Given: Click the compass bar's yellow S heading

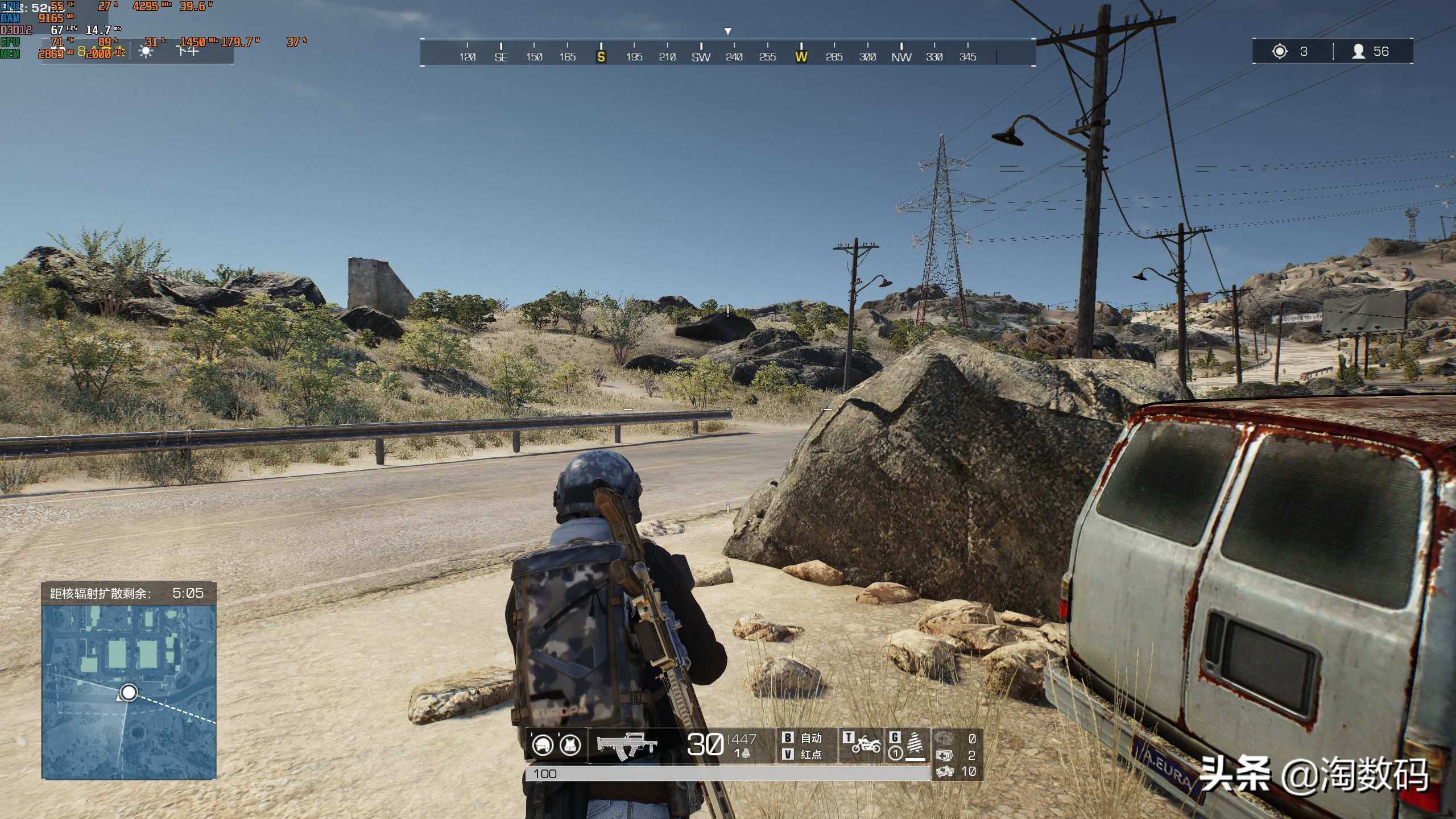Looking at the screenshot, I should [601, 56].
